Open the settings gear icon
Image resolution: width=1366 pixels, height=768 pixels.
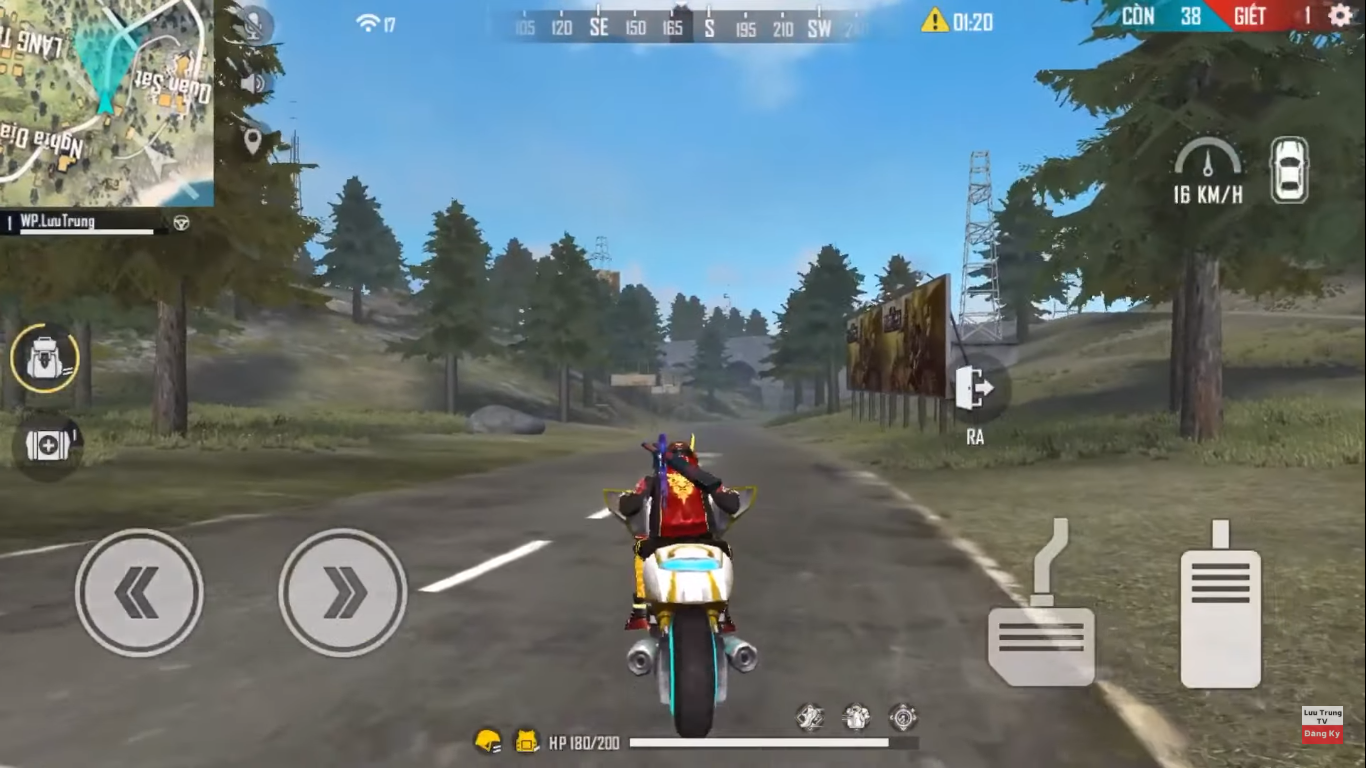[1338, 17]
